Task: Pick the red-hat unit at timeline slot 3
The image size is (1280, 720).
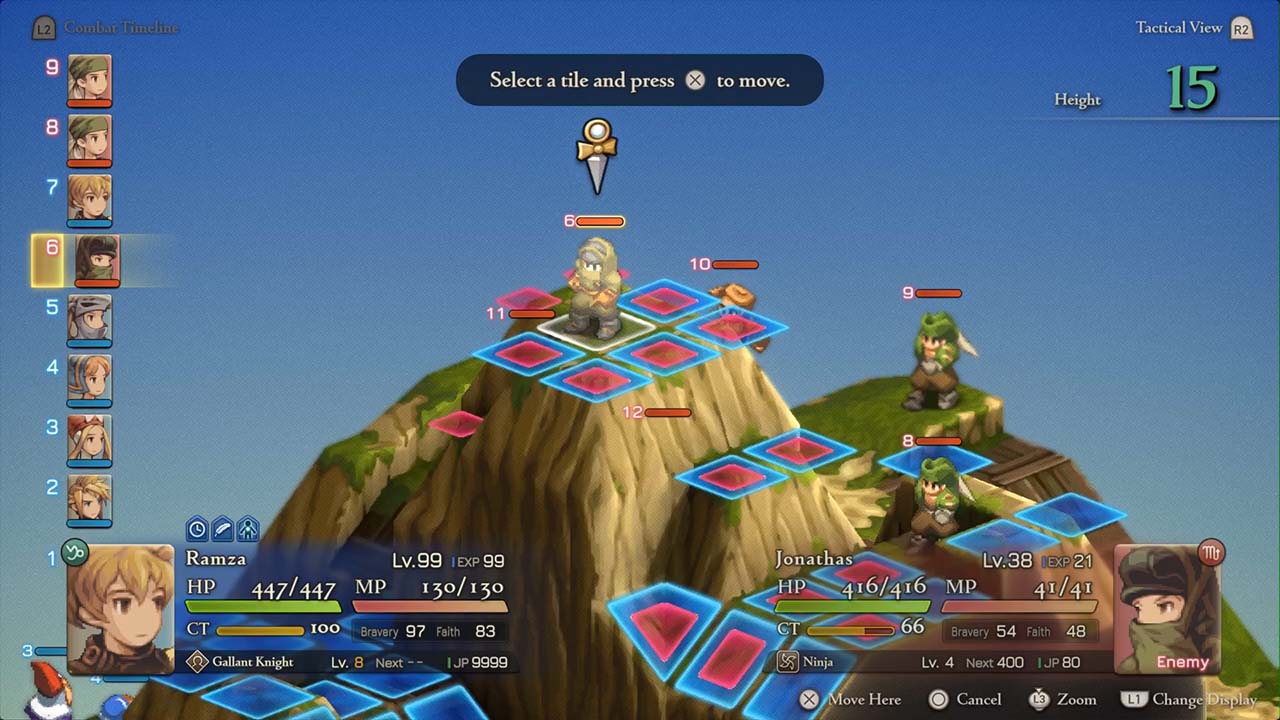Action: [x=90, y=439]
